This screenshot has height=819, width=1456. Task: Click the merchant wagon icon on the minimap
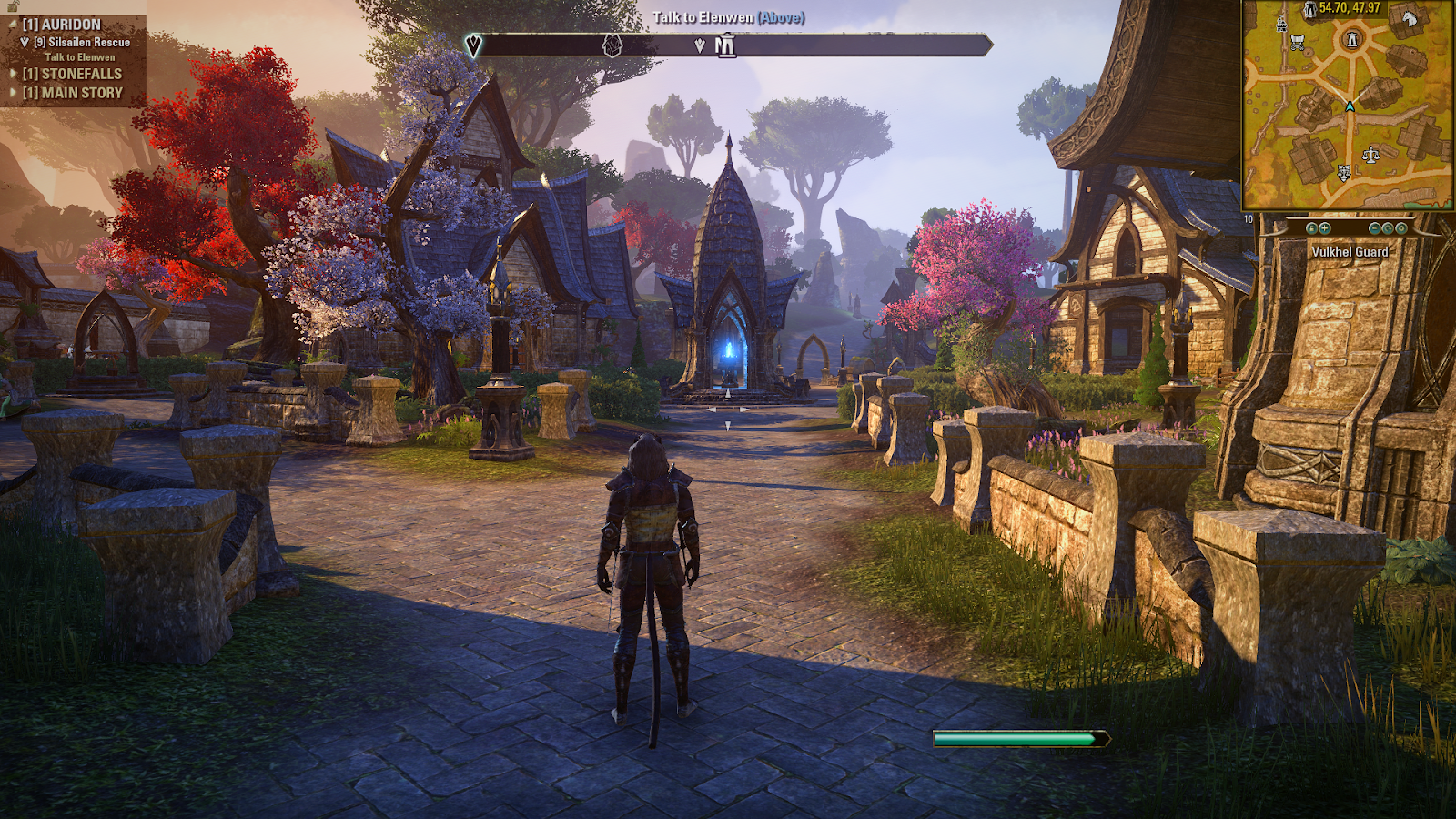pos(1298,42)
